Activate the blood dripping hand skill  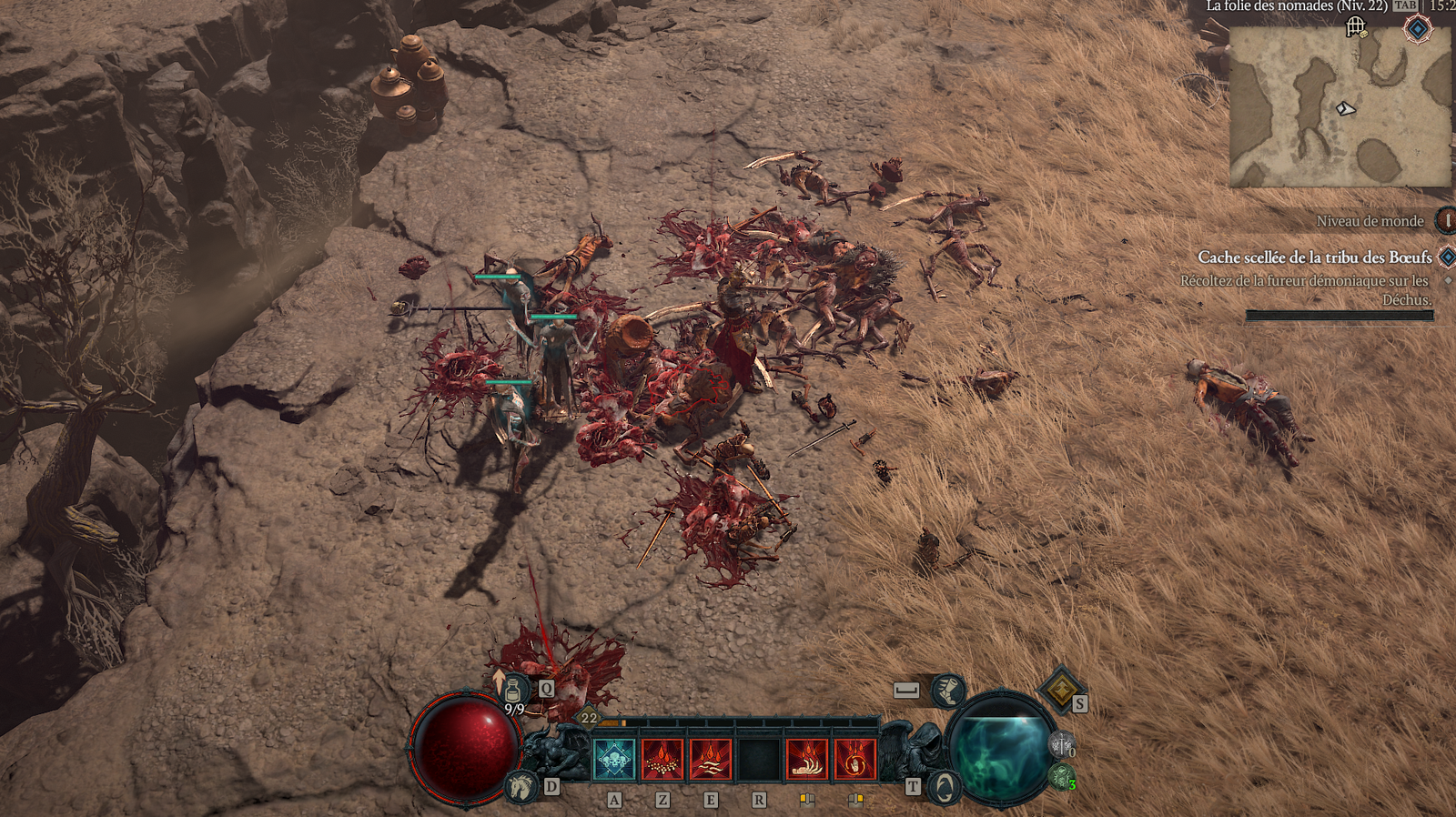(807, 760)
